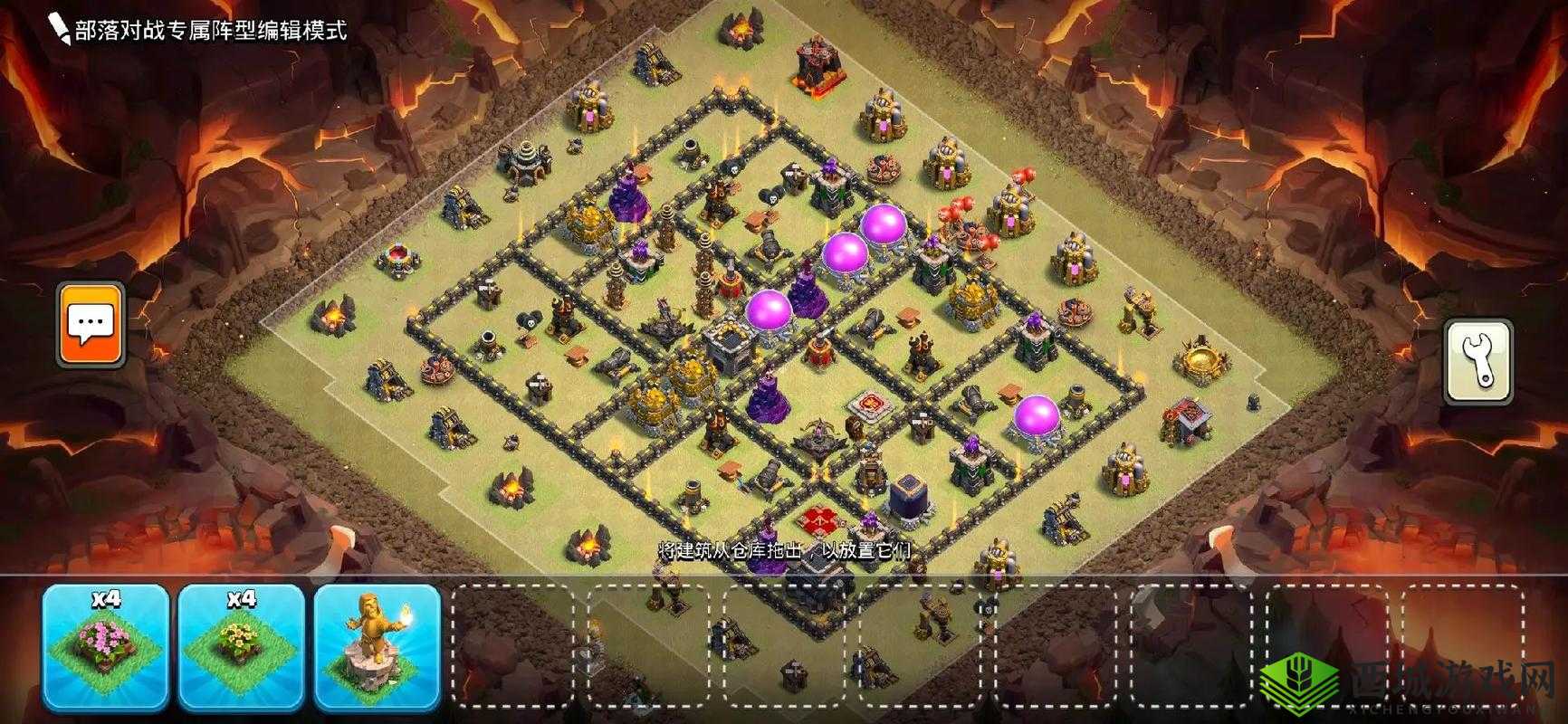Open the orange chat bubble button
The width and height of the screenshot is (1568, 724).
91,324
